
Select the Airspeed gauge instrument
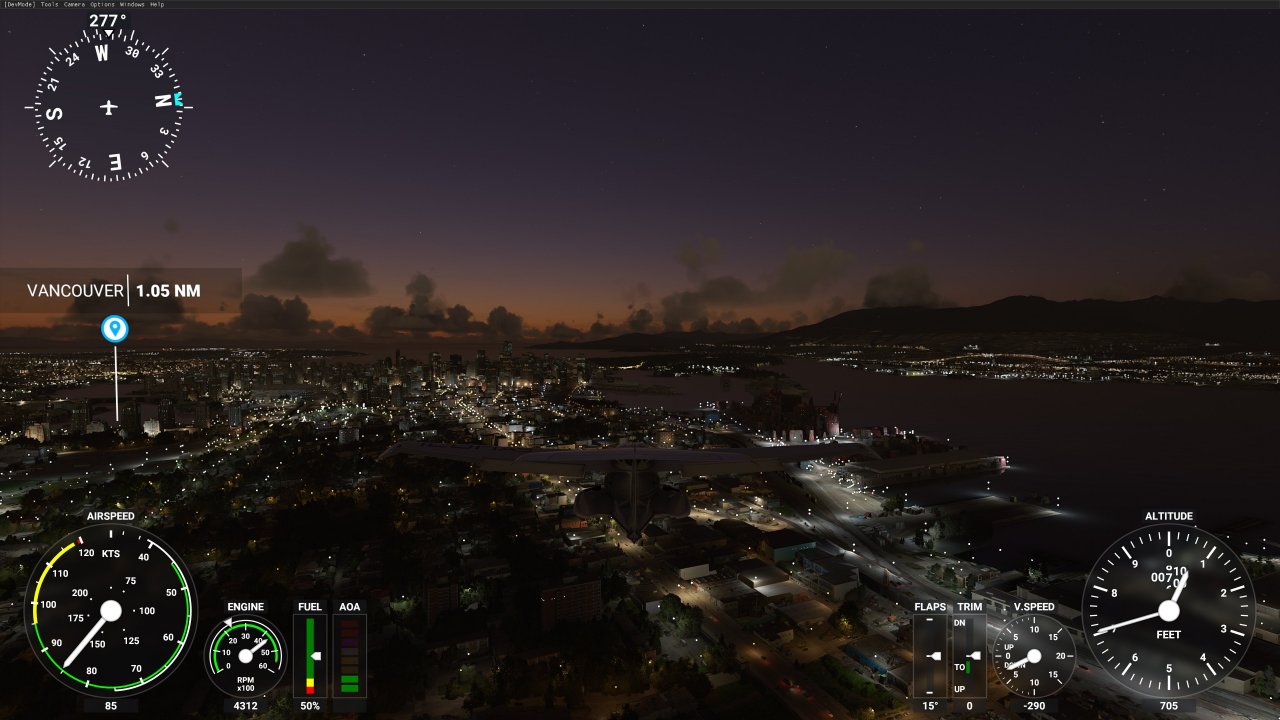coord(110,610)
